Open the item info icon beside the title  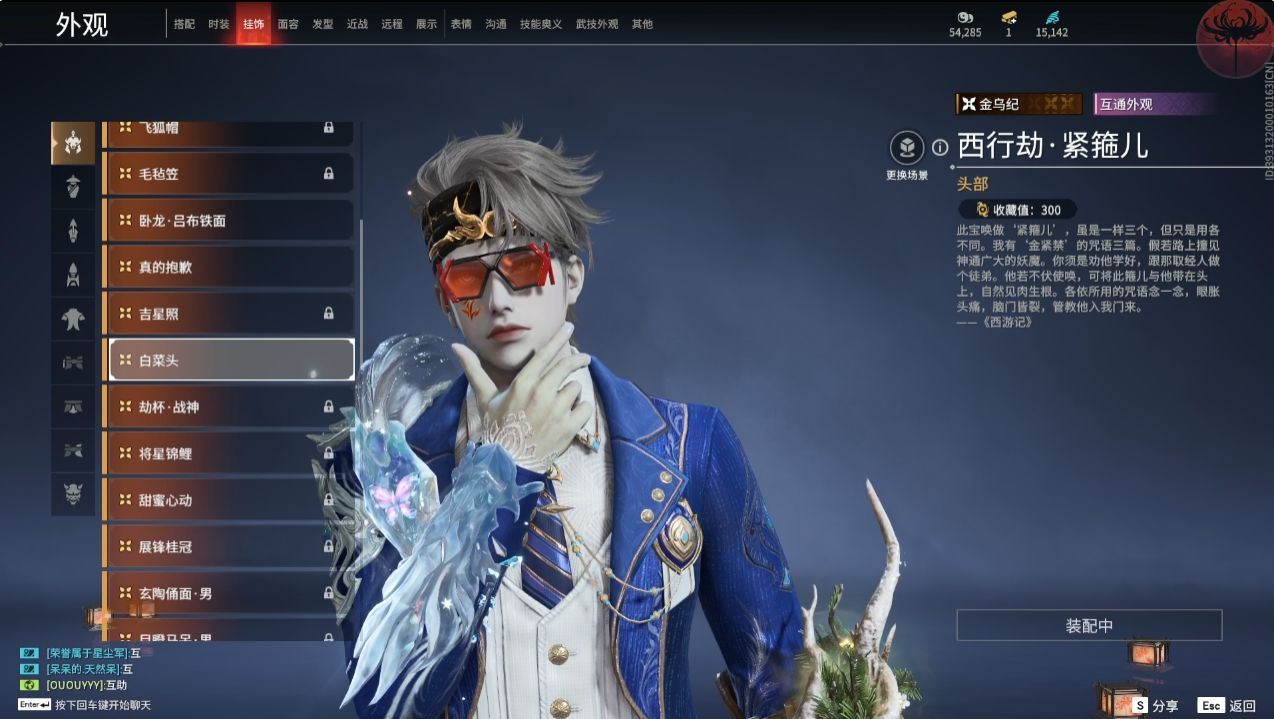pos(940,148)
